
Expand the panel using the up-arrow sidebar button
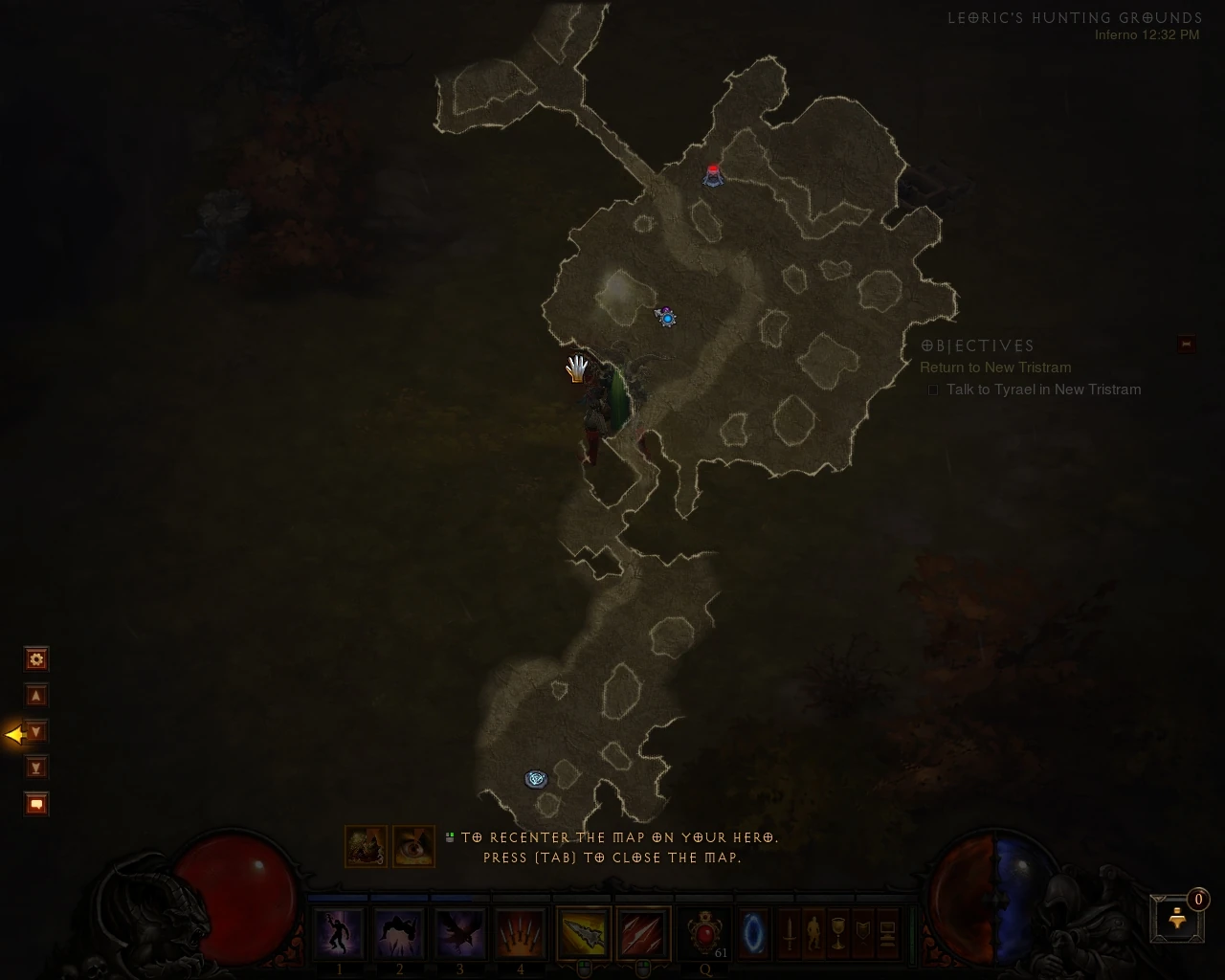pyautogui.click(x=35, y=696)
